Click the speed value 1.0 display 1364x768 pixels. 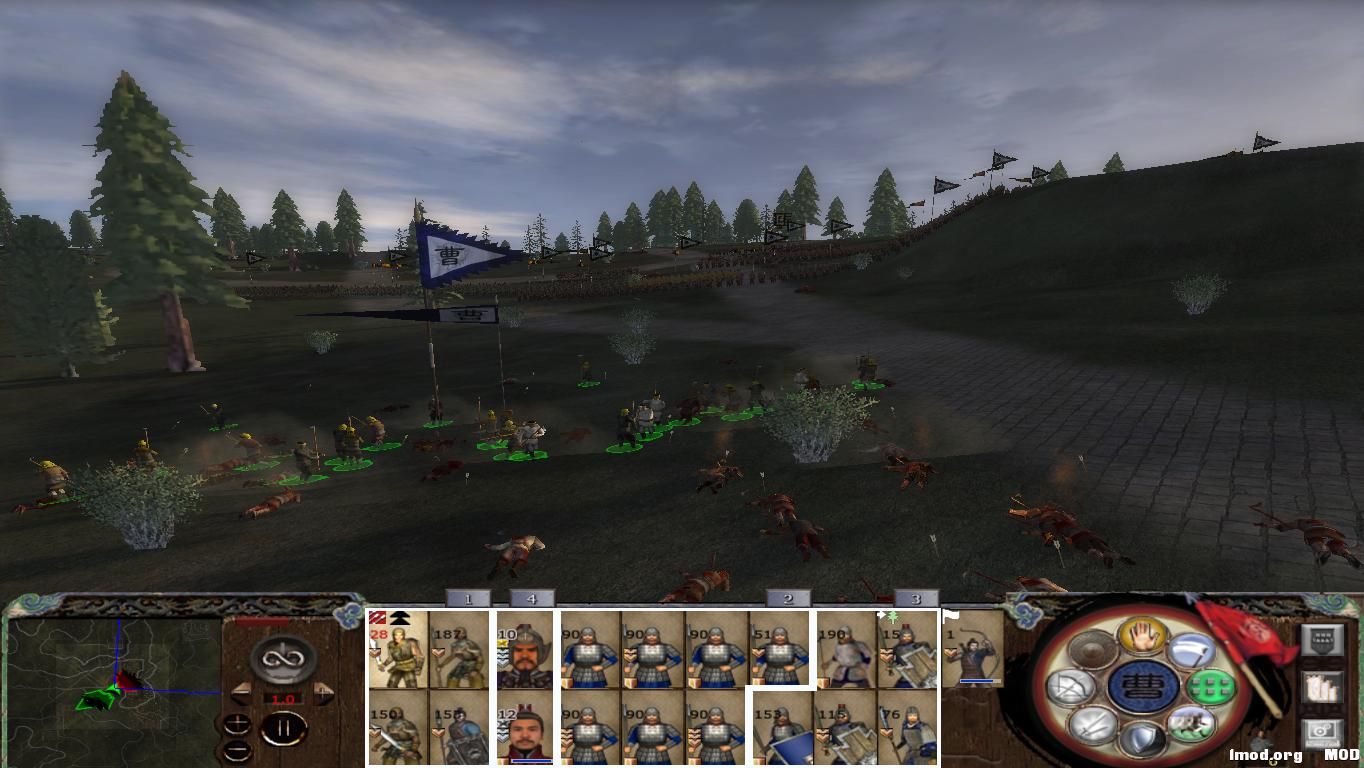point(283,699)
